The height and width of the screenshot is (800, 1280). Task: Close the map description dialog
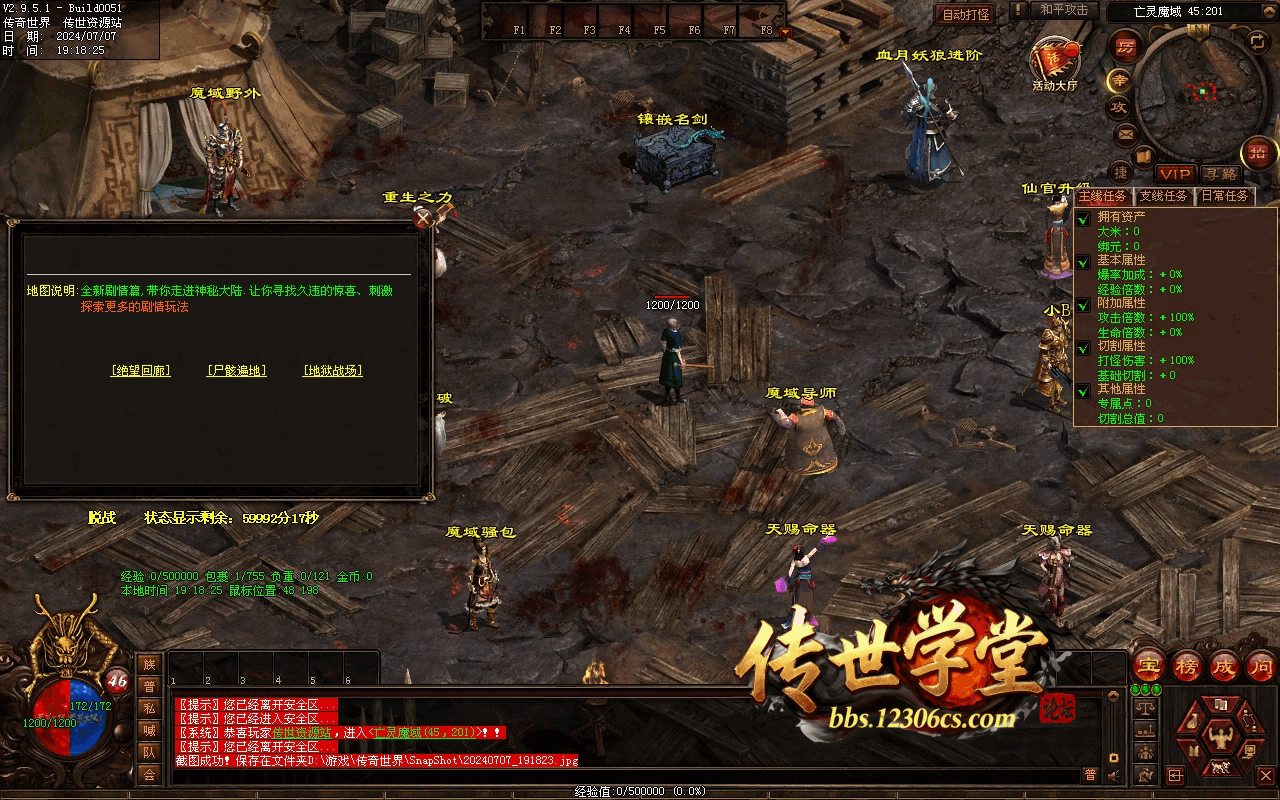tap(424, 217)
